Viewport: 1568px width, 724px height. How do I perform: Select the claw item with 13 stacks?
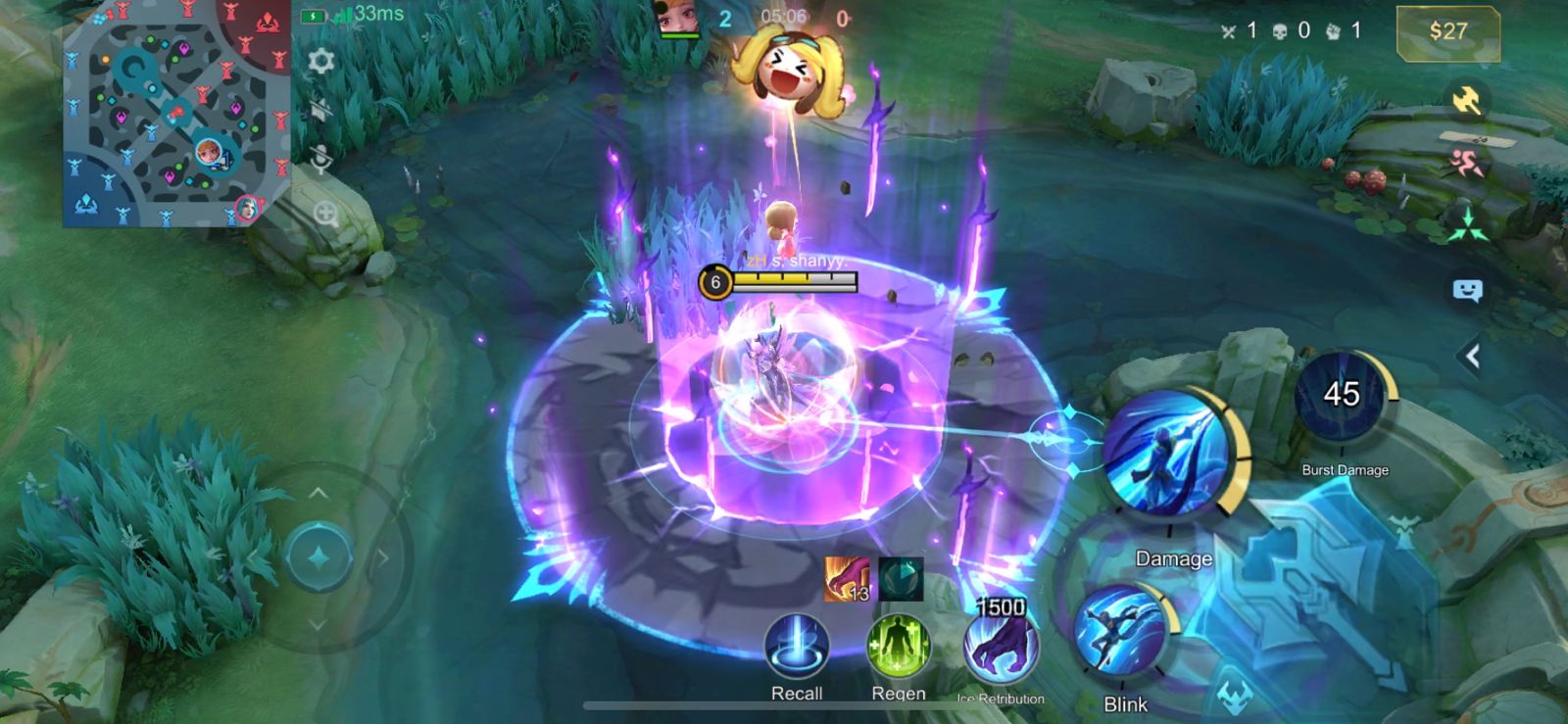(847, 579)
